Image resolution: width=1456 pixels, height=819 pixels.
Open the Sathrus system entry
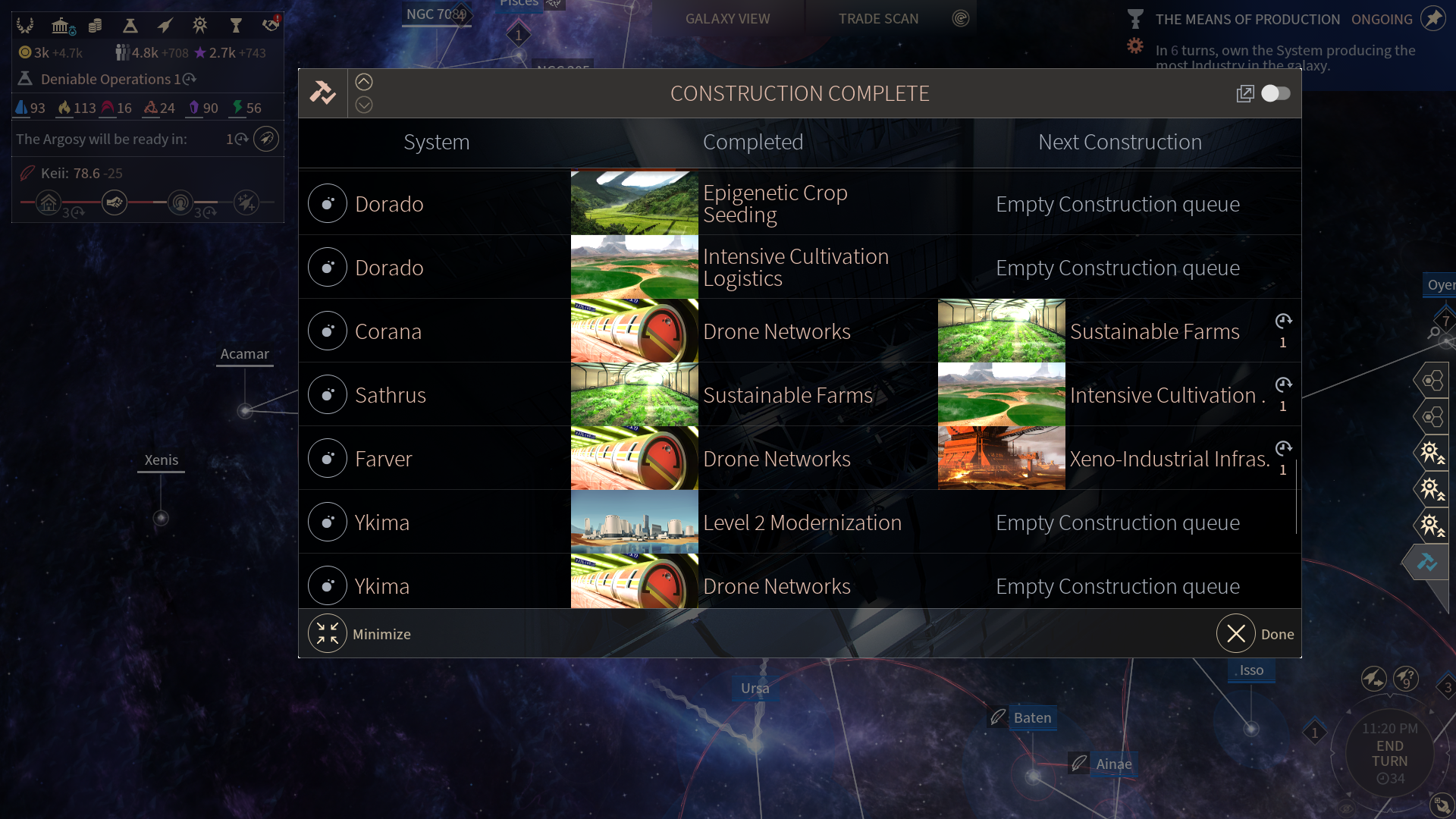pyautogui.click(x=390, y=395)
